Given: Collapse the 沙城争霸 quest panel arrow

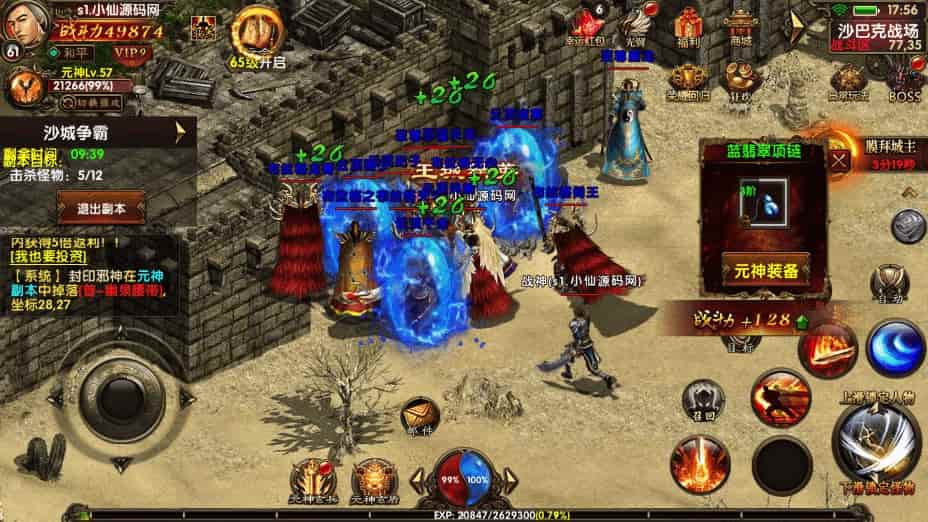Looking at the screenshot, I should pyautogui.click(x=181, y=132).
